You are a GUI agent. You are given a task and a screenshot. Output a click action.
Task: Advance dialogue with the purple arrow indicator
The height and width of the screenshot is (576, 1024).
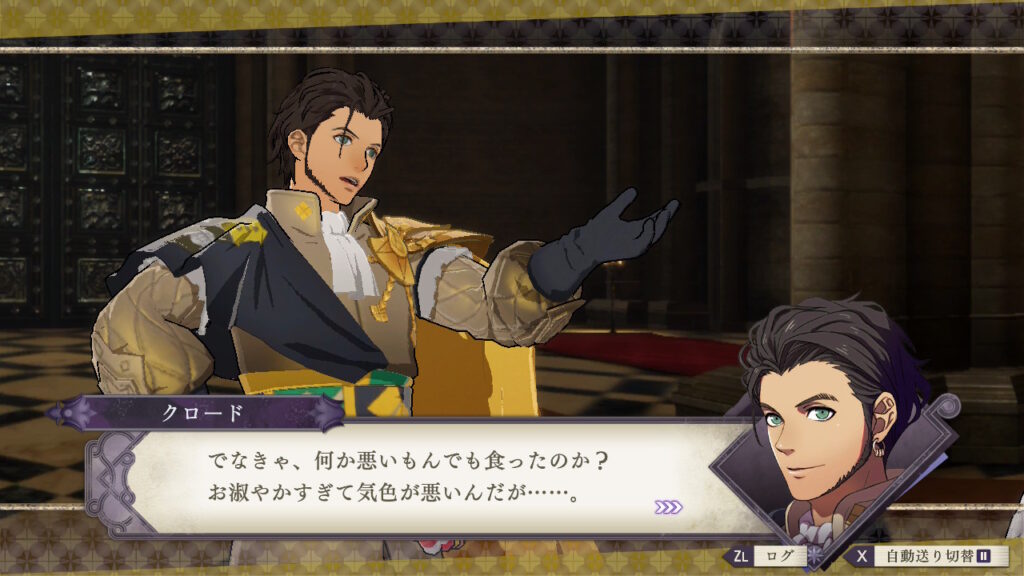coord(668,507)
